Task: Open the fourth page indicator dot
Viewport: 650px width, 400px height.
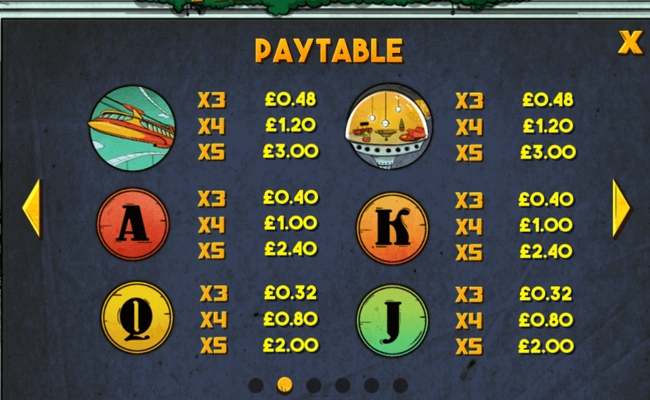Action: coord(342,385)
